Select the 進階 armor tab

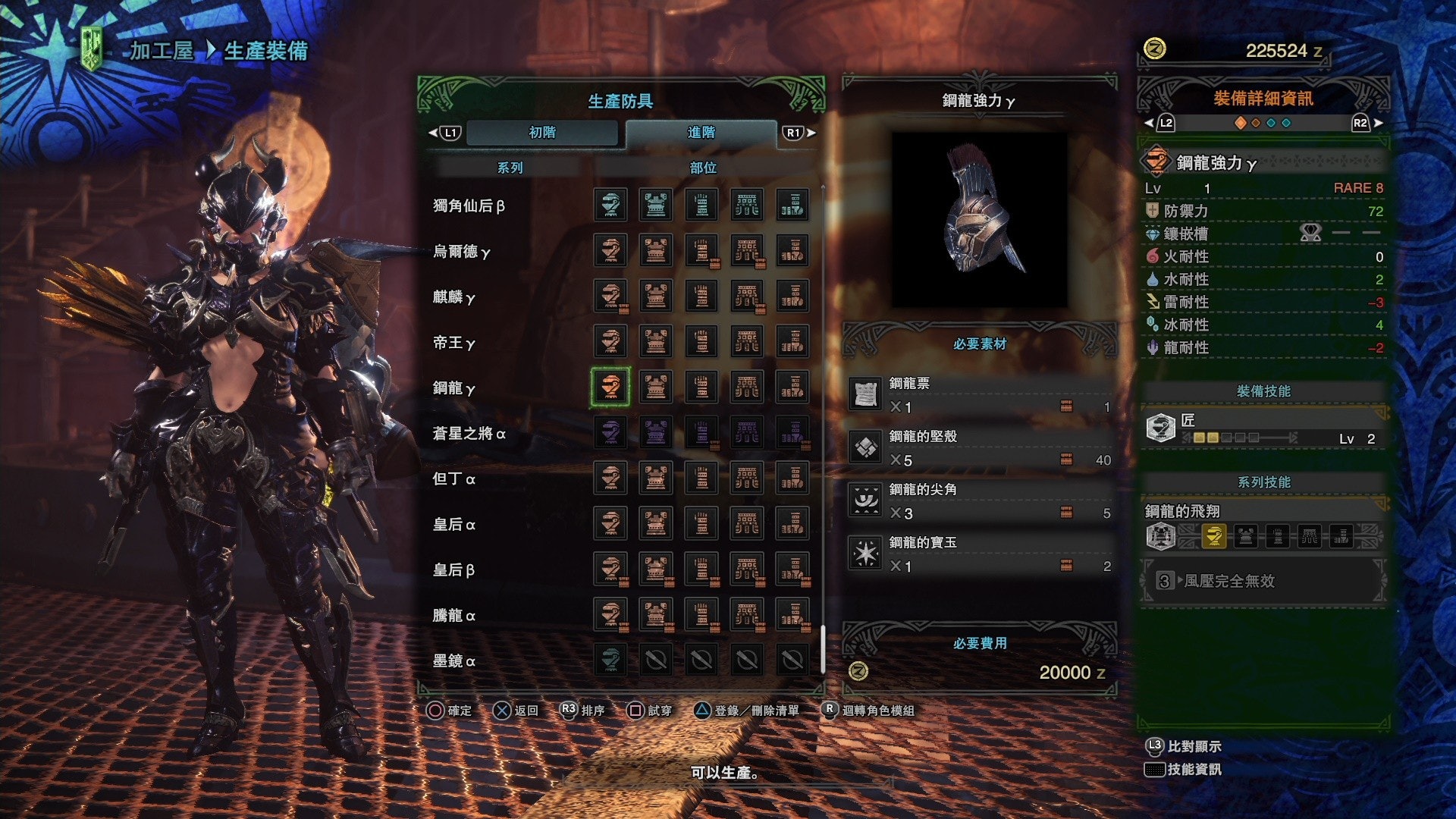pos(701,133)
